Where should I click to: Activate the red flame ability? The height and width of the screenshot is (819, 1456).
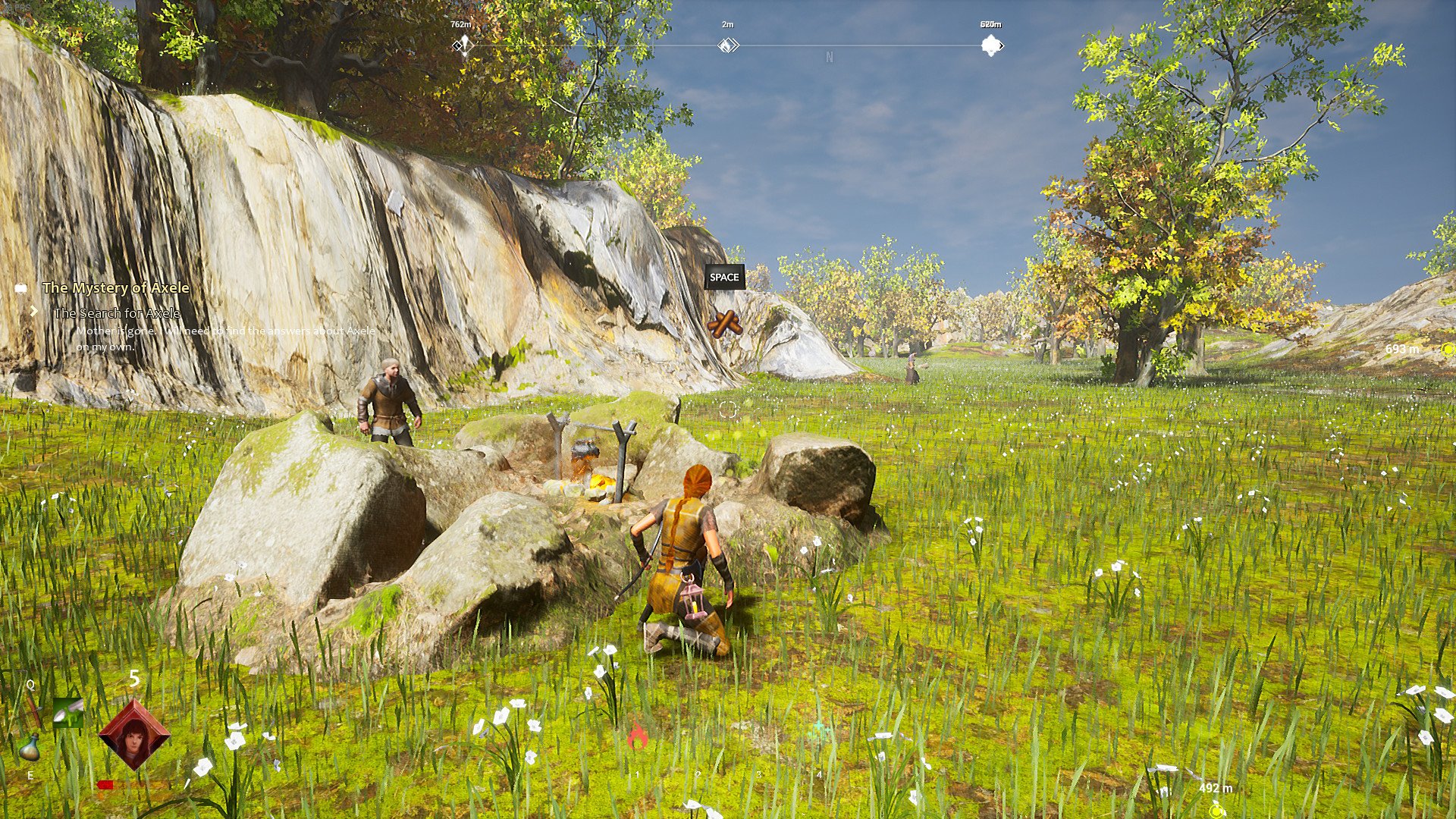pos(637,736)
